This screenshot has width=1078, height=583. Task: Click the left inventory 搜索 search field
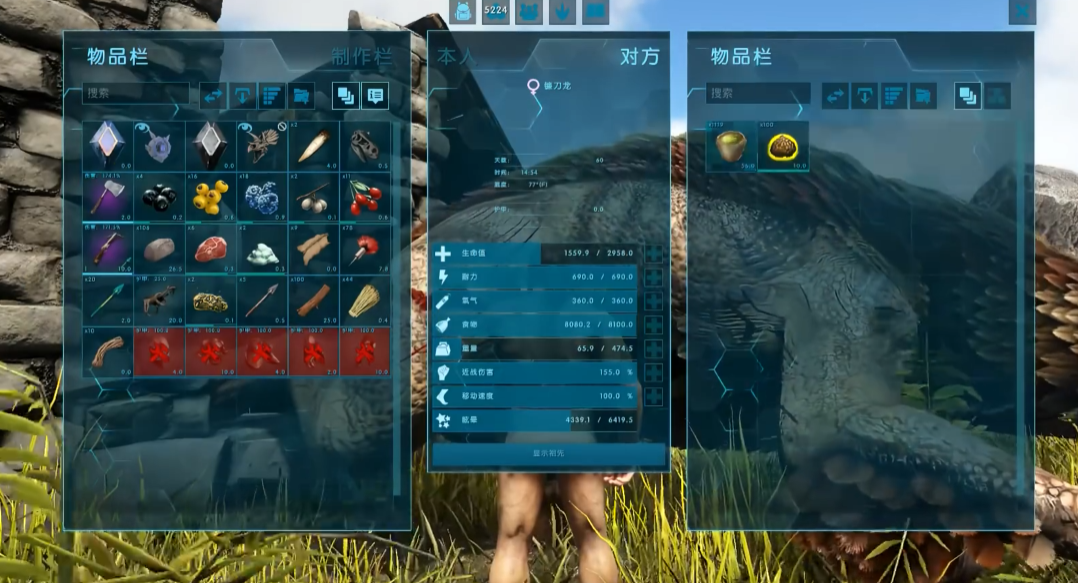[135, 93]
